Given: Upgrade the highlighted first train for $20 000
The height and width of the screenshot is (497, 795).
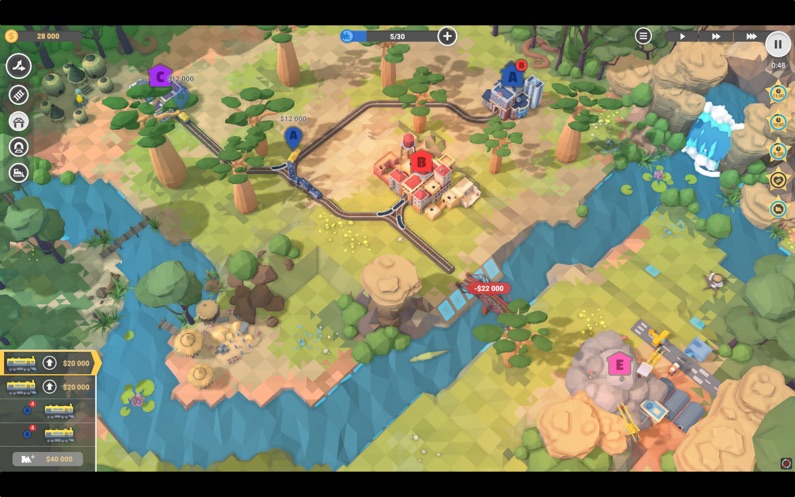Looking at the screenshot, I should point(49,363).
